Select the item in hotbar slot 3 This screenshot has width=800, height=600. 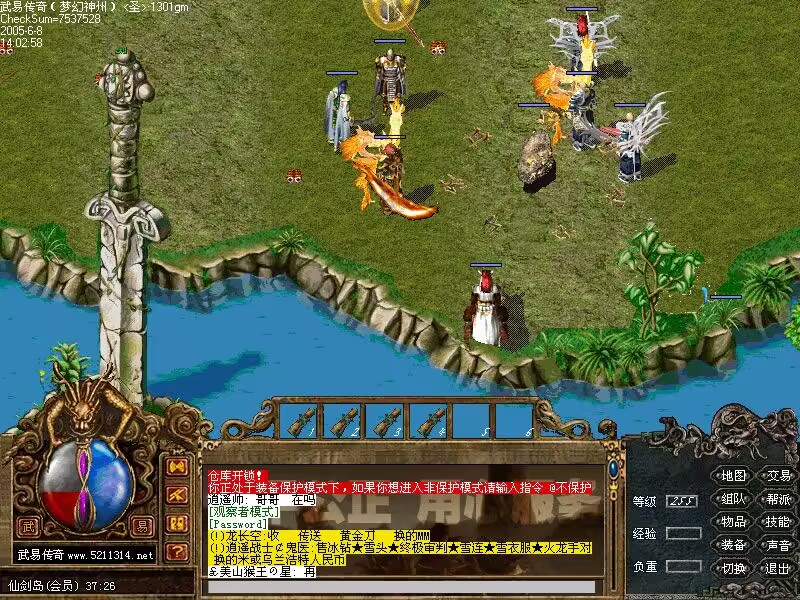388,421
